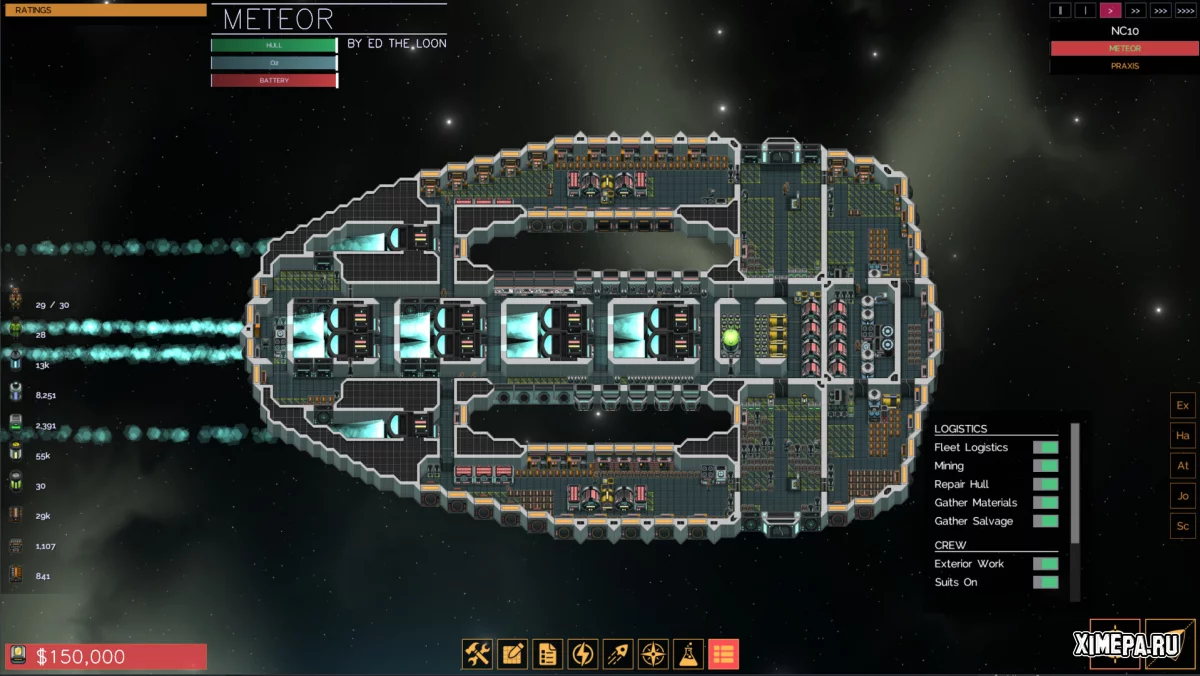This screenshot has height=676, width=1200.
Task: Toggle Fleet Logistics switch
Action: tap(1046, 447)
